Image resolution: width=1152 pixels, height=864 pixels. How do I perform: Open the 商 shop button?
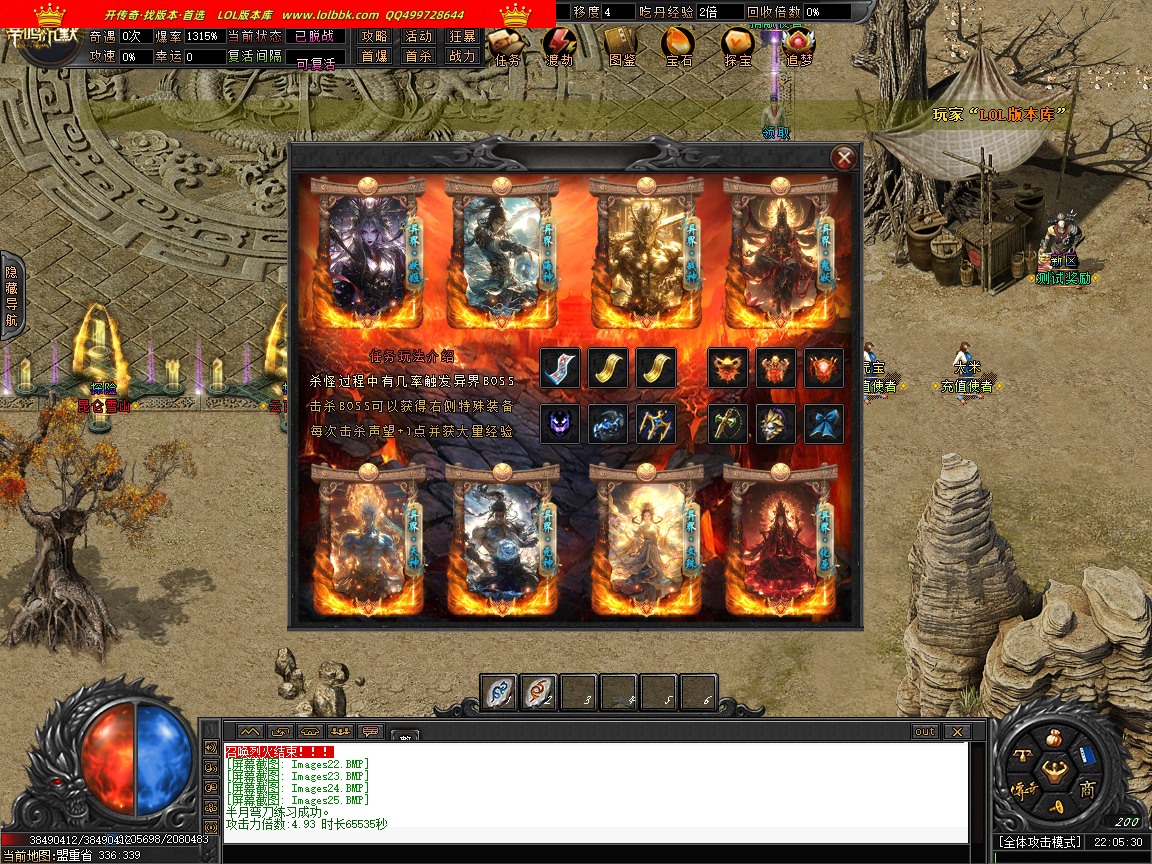coord(1087,790)
